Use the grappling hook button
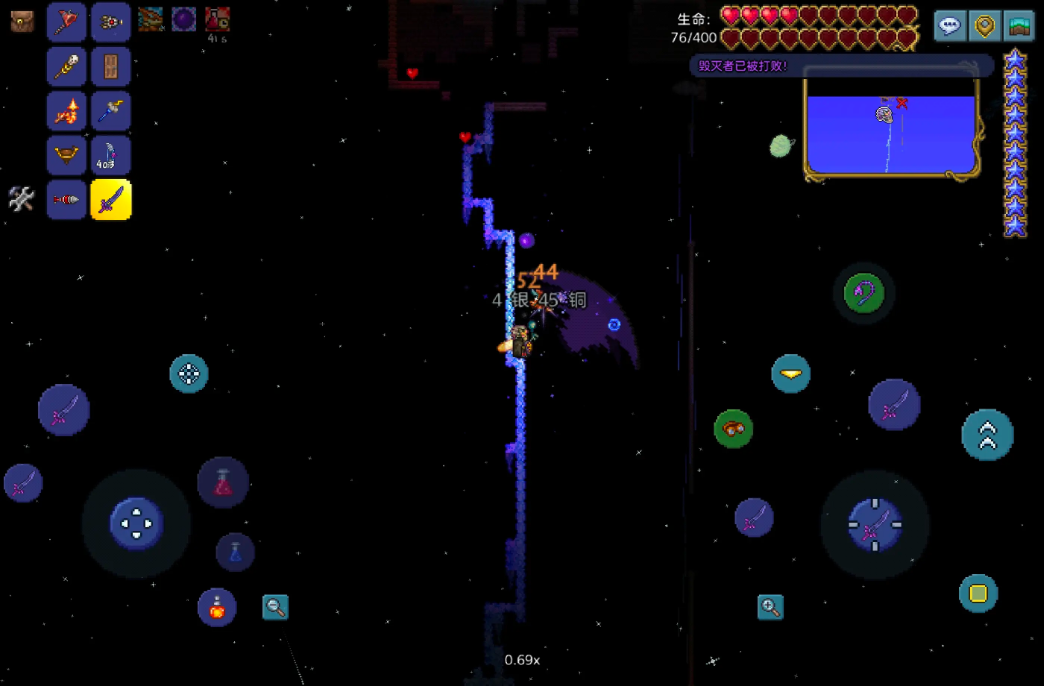 tap(864, 293)
